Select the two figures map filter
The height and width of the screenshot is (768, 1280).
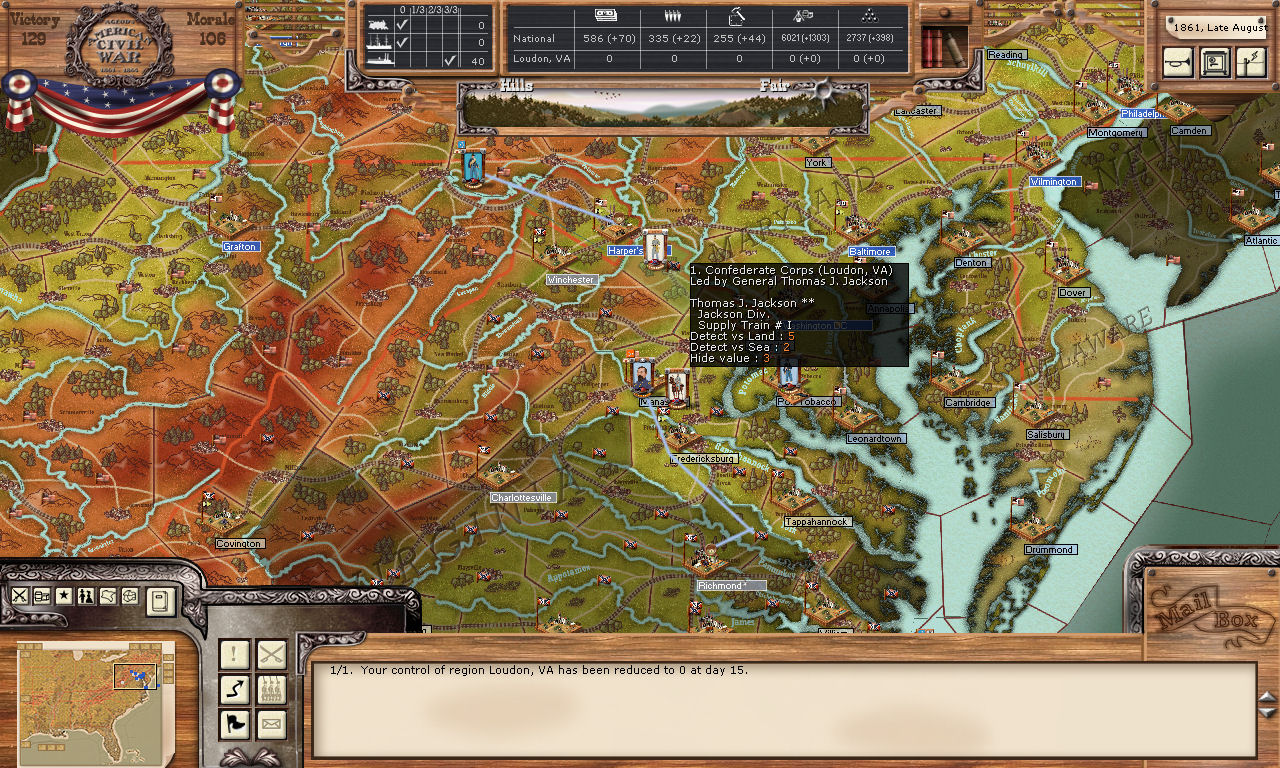tap(86, 596)
